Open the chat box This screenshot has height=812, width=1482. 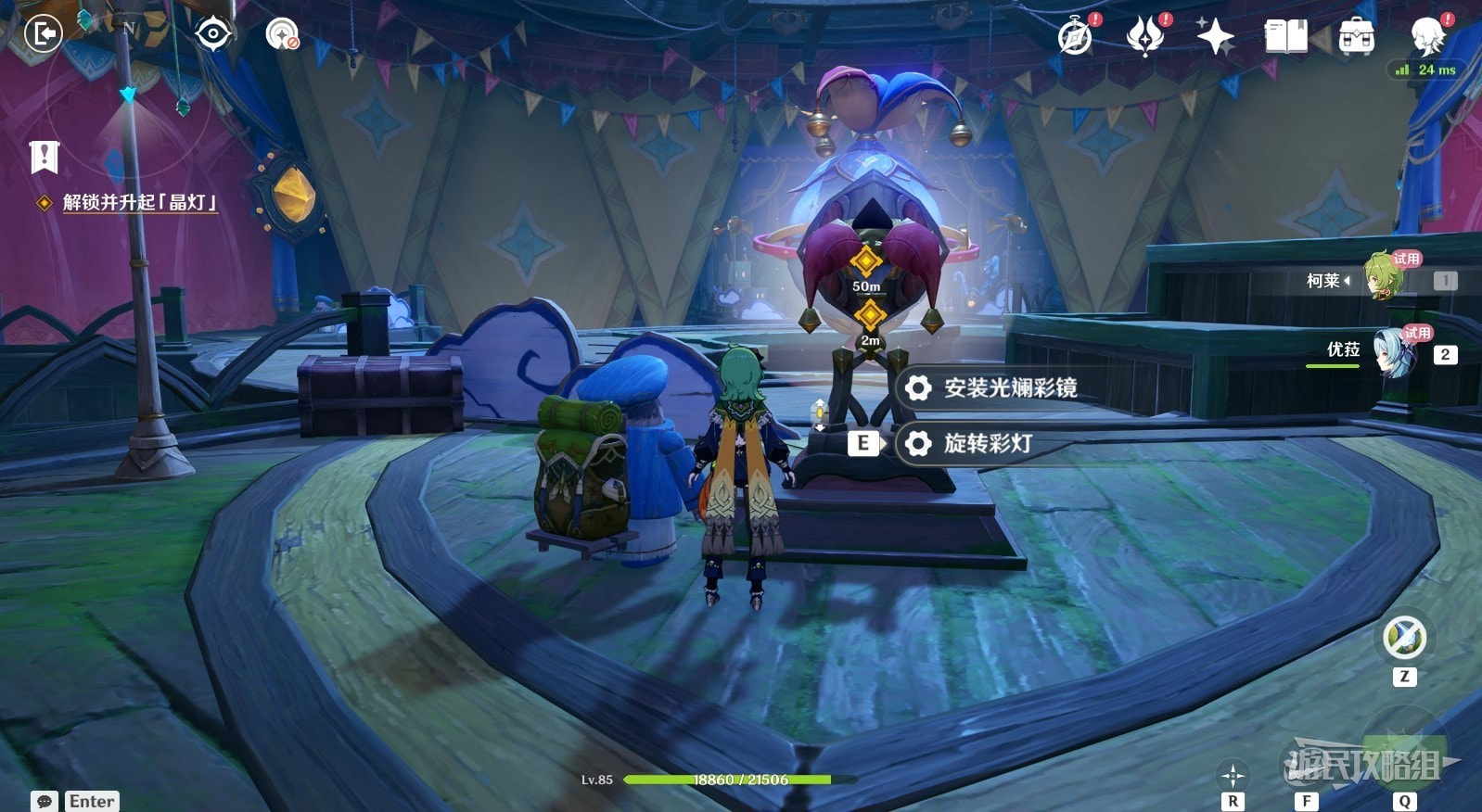pyautogui.click(x=45, y=801)
